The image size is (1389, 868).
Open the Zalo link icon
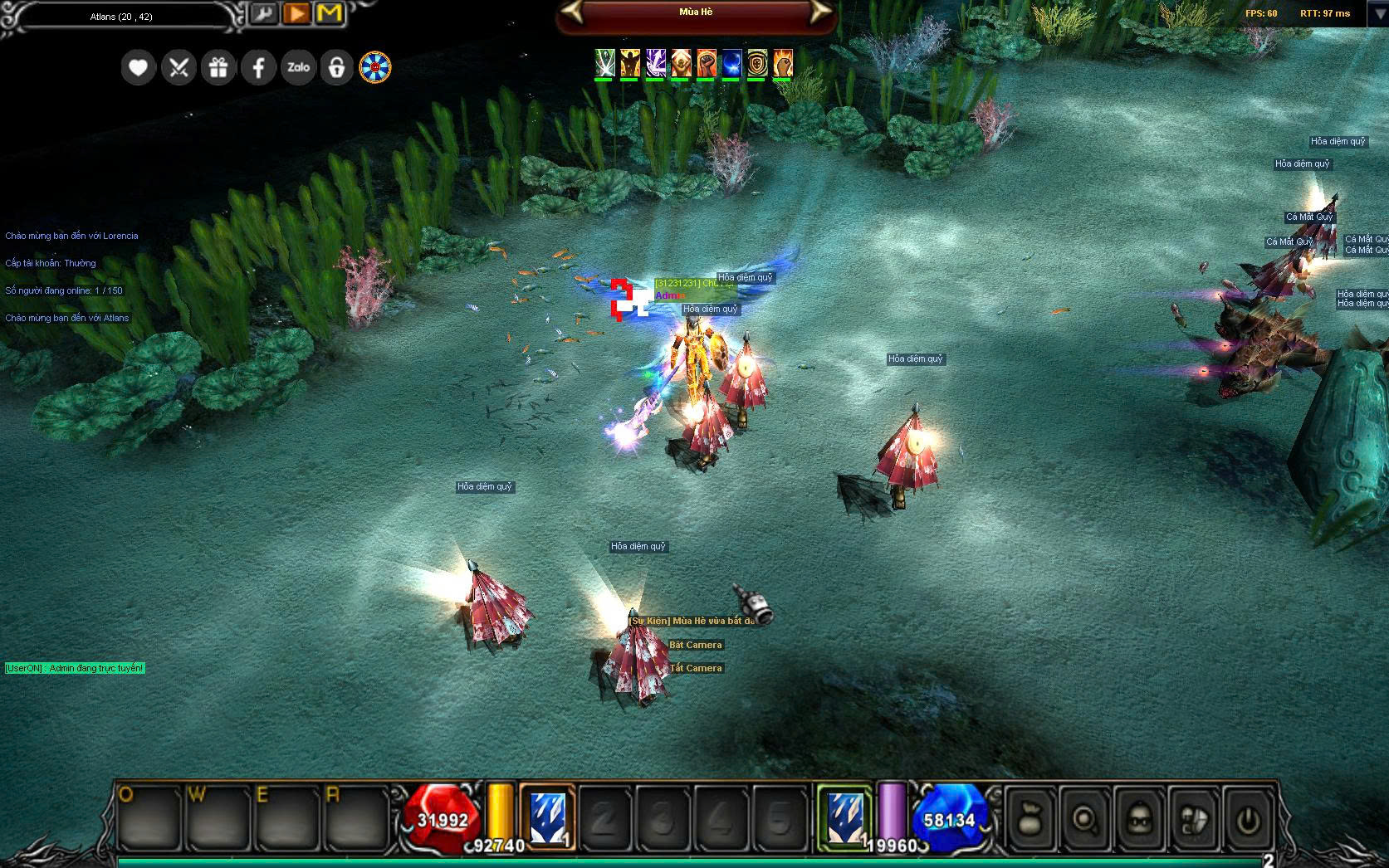tap(298, 67)
